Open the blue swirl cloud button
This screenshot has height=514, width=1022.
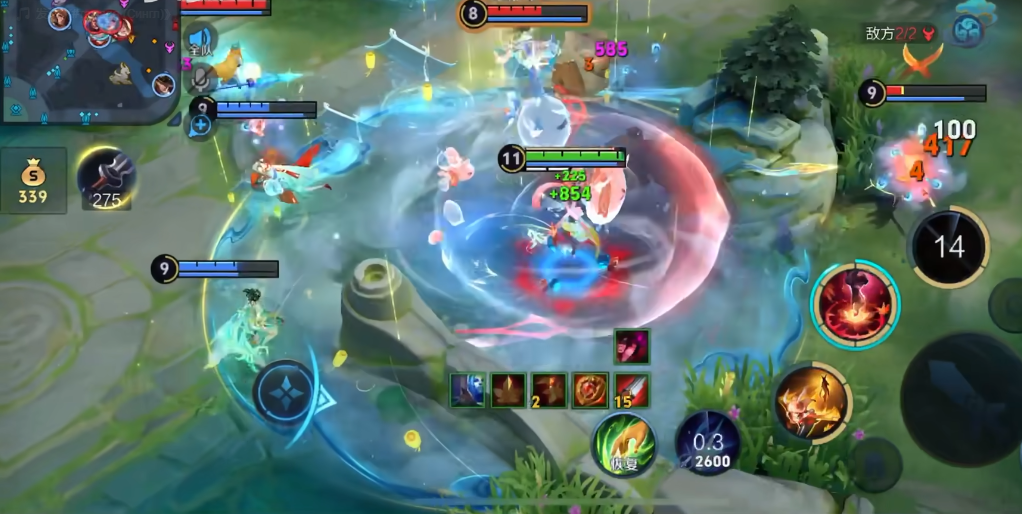(967, 31)
